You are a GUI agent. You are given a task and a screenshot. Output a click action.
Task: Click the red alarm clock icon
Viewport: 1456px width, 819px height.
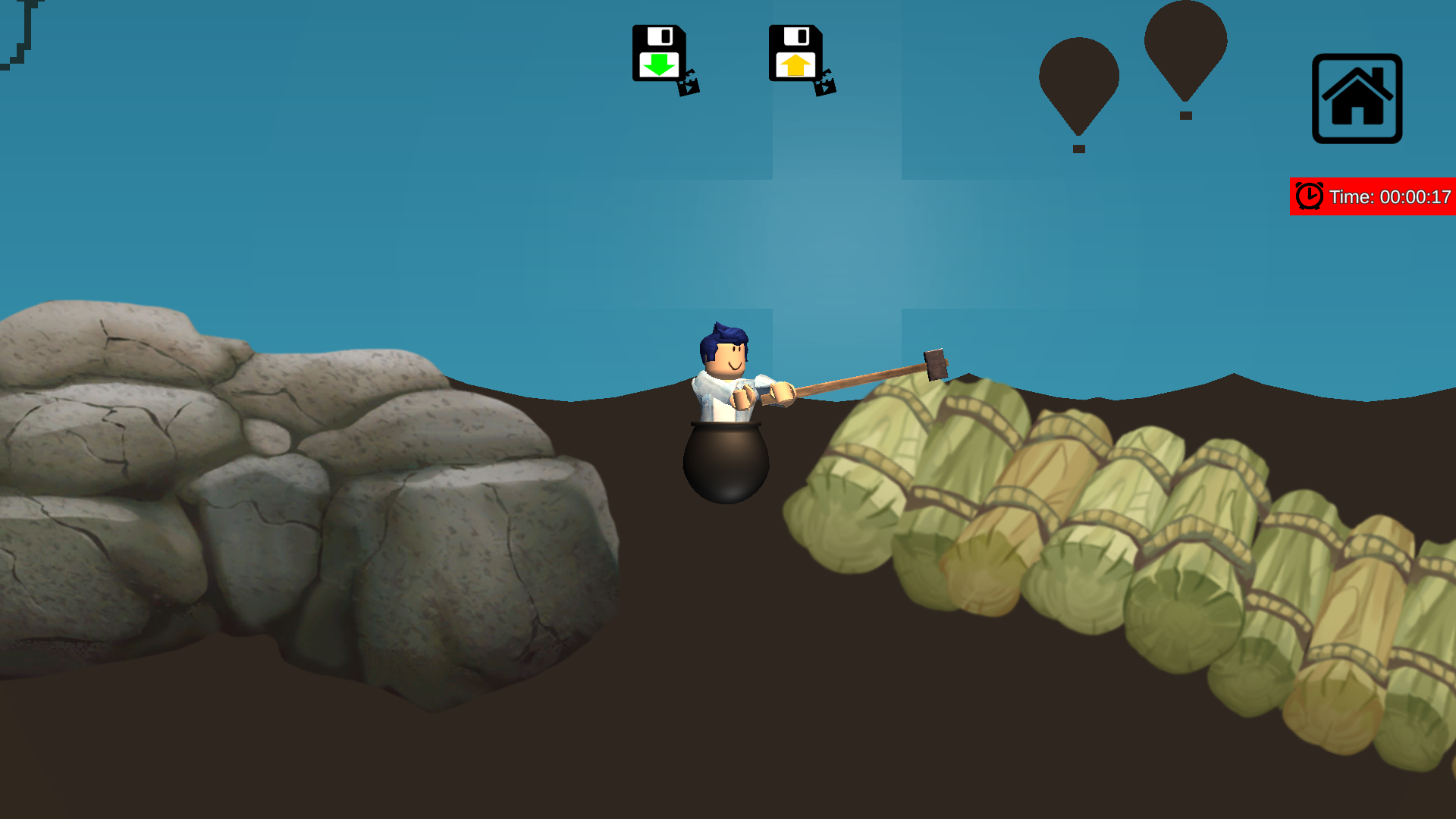pyautogui.click(x=1310, y=196)
